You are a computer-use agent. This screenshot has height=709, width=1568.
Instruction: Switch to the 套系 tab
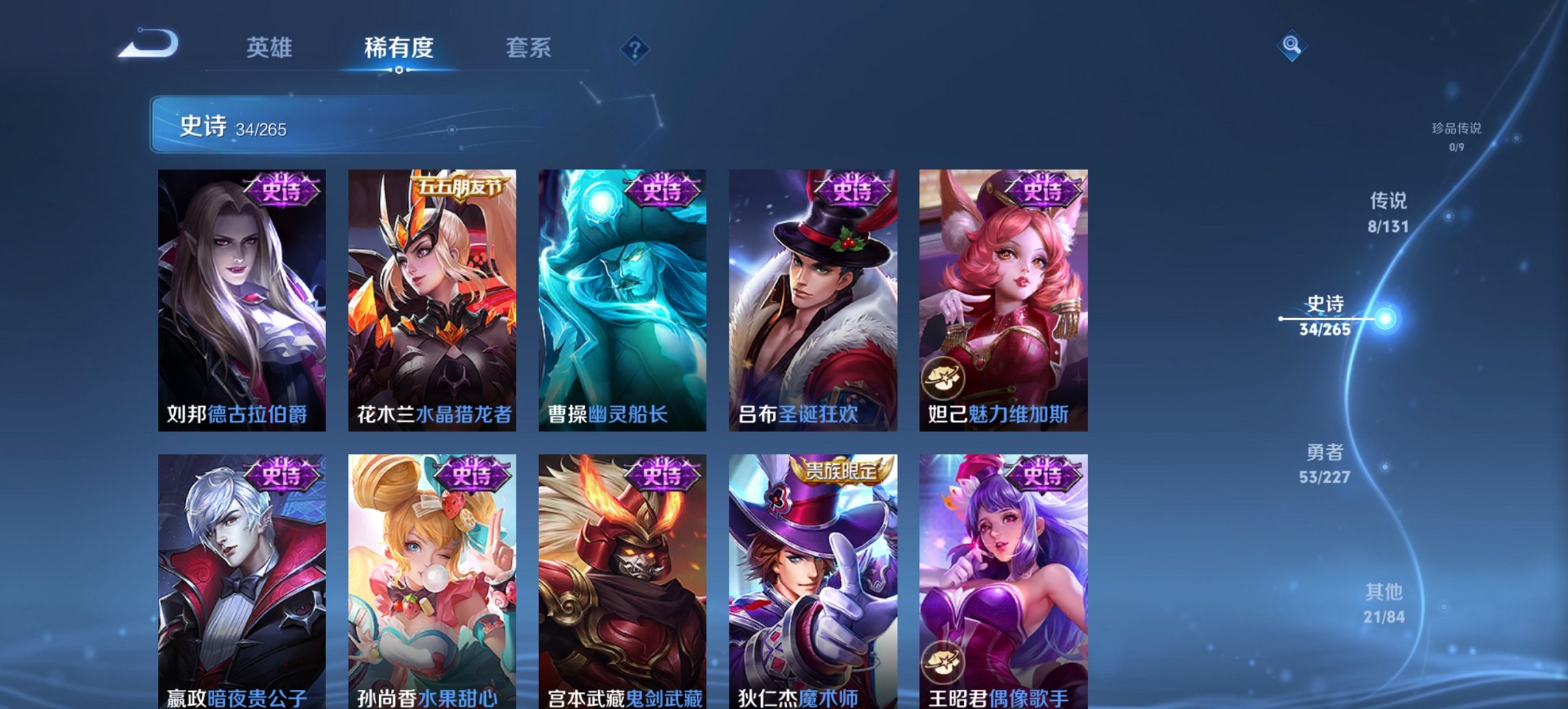[x=529, y=48]
